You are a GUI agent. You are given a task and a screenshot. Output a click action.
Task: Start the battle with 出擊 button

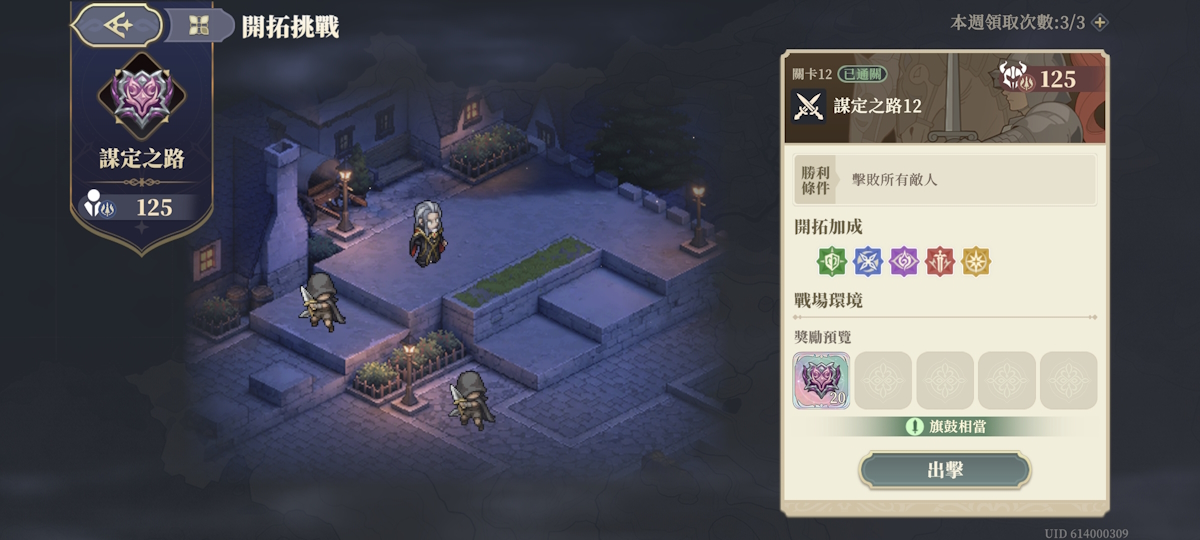pyautogui.click(x=945, y=470)
